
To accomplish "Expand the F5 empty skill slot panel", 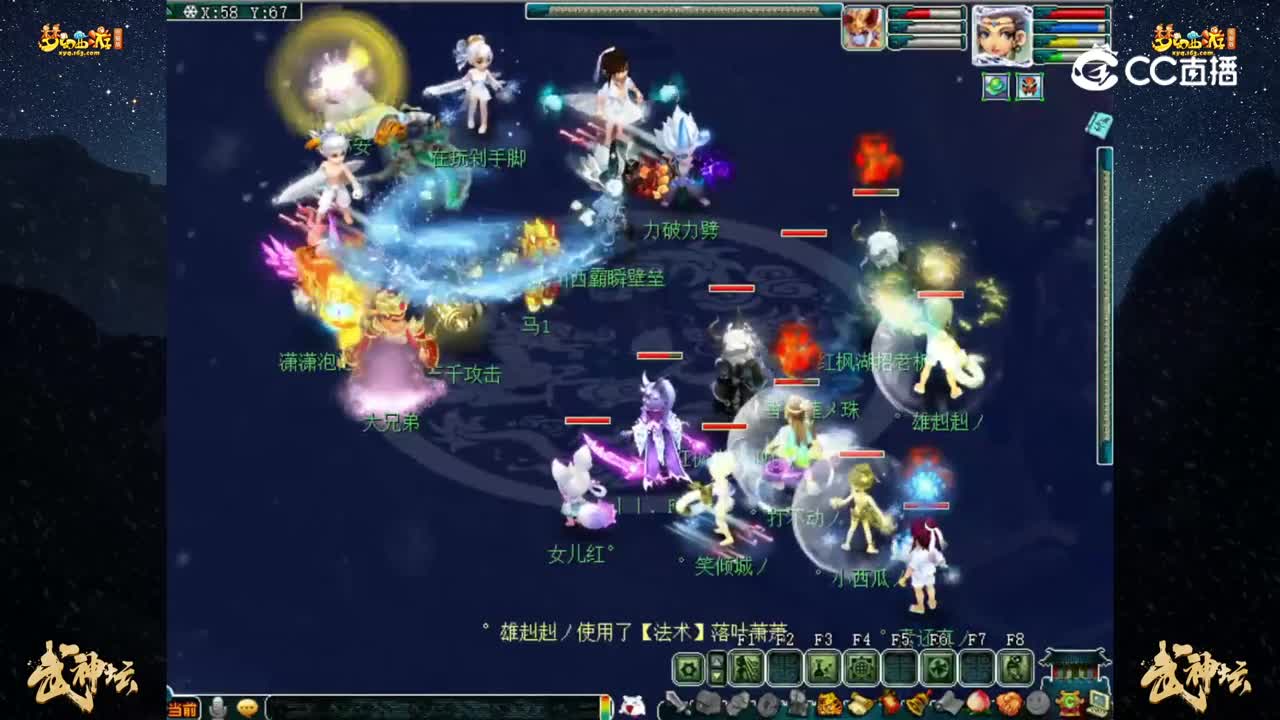I will click(901, 666).
